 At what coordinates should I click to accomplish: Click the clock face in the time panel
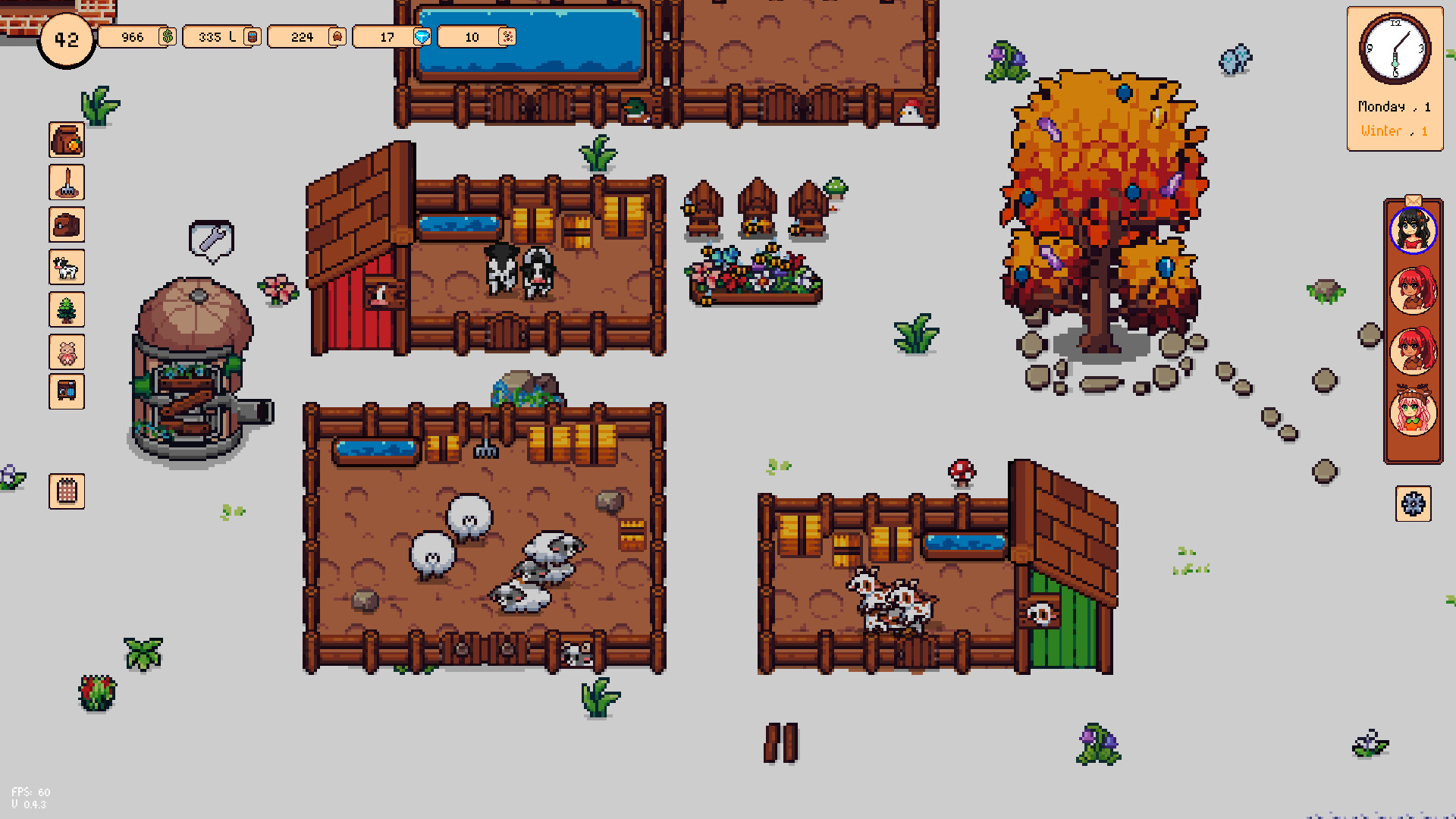point(1394,49)
